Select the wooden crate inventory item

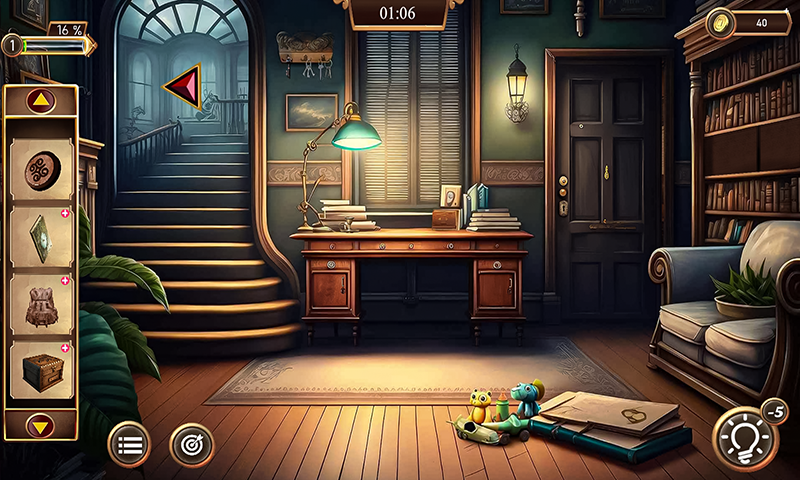pos(41,371)
